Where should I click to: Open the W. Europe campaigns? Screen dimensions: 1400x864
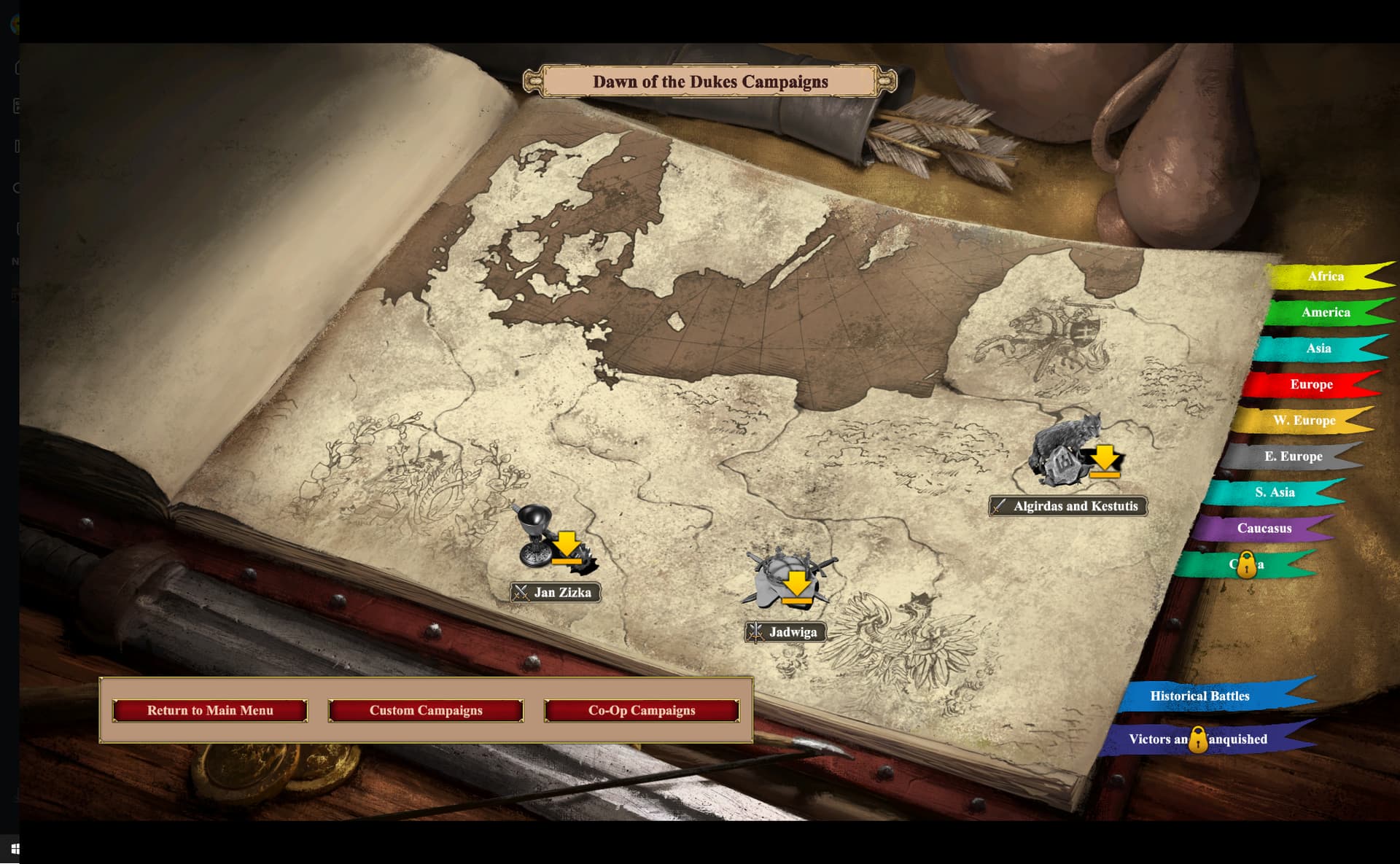click(x=1303, y=420)
